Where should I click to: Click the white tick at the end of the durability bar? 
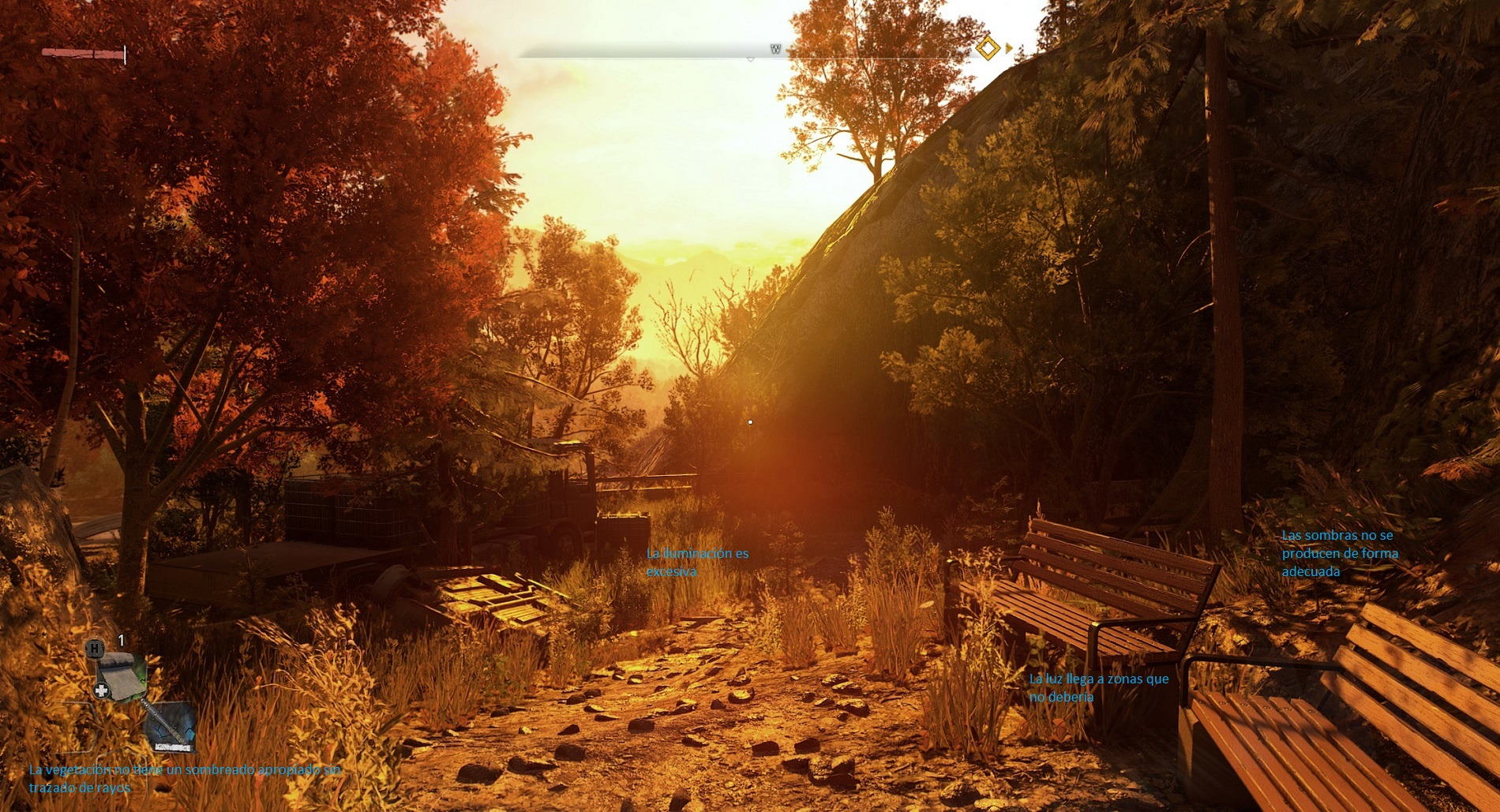tap(124, 54)
